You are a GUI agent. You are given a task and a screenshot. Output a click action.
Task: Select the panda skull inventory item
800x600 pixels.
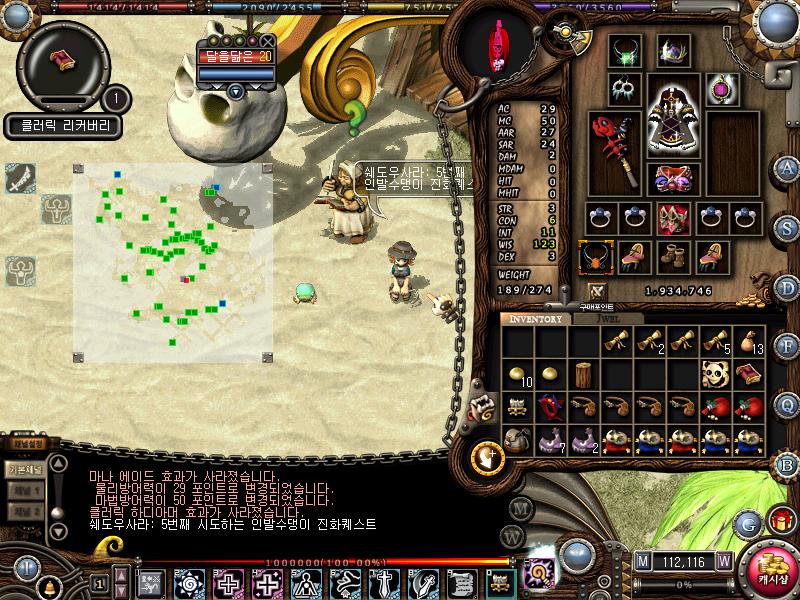(714, 374)
